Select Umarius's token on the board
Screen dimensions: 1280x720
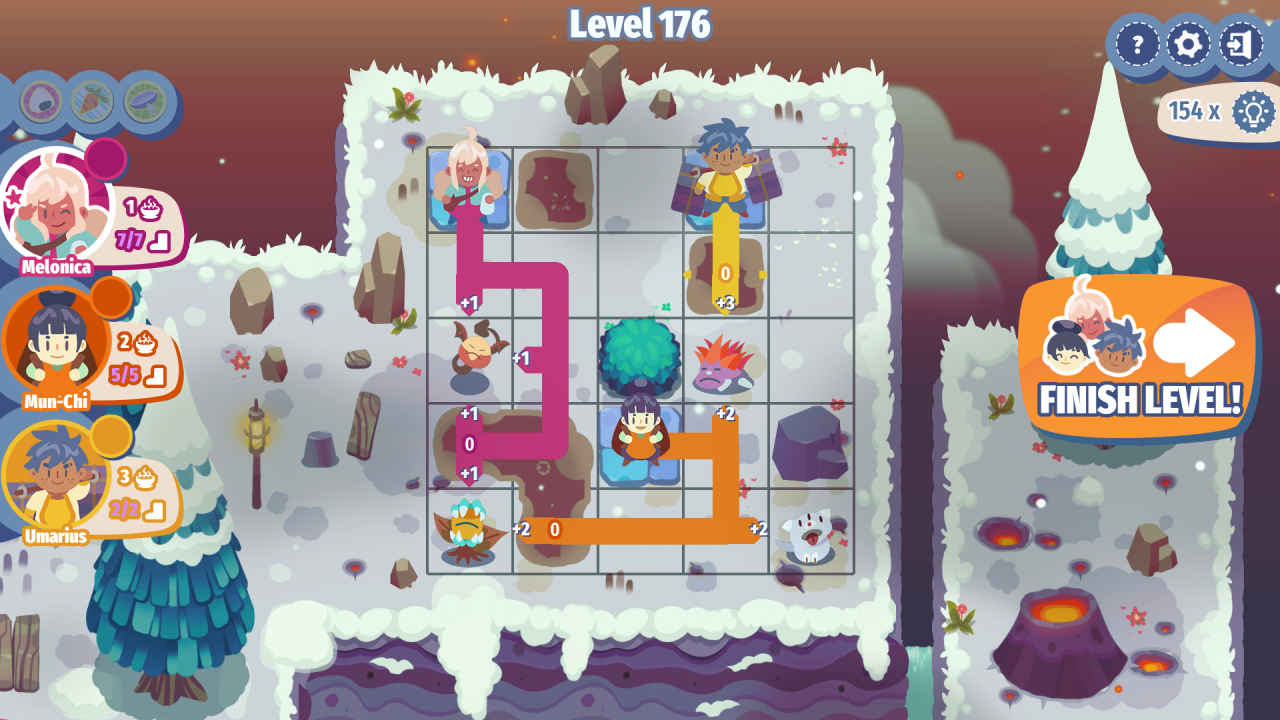pyautogui.click(x=724, y=168)
